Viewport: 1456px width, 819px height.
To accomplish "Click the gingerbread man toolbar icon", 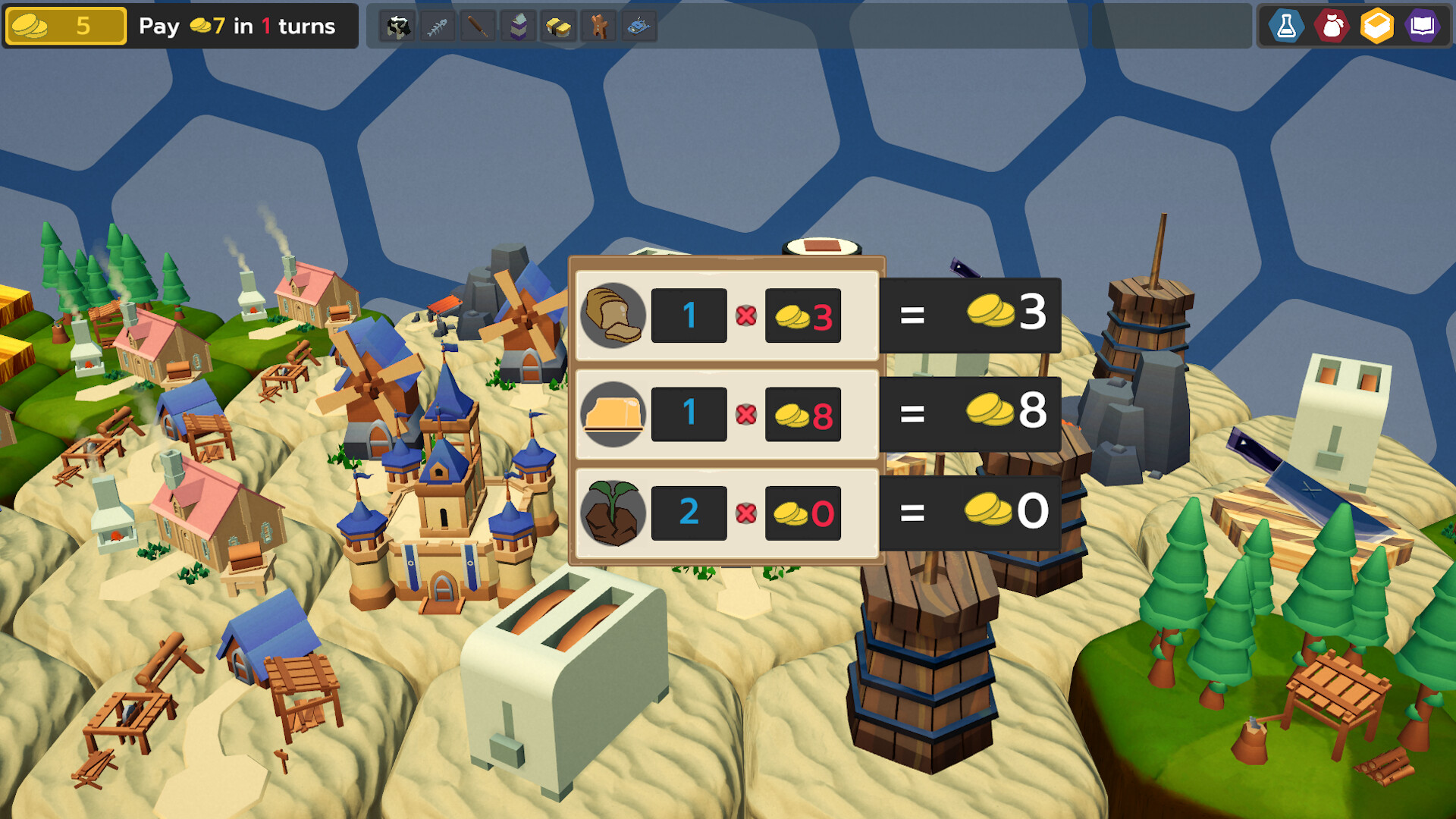I will [598, 25].
